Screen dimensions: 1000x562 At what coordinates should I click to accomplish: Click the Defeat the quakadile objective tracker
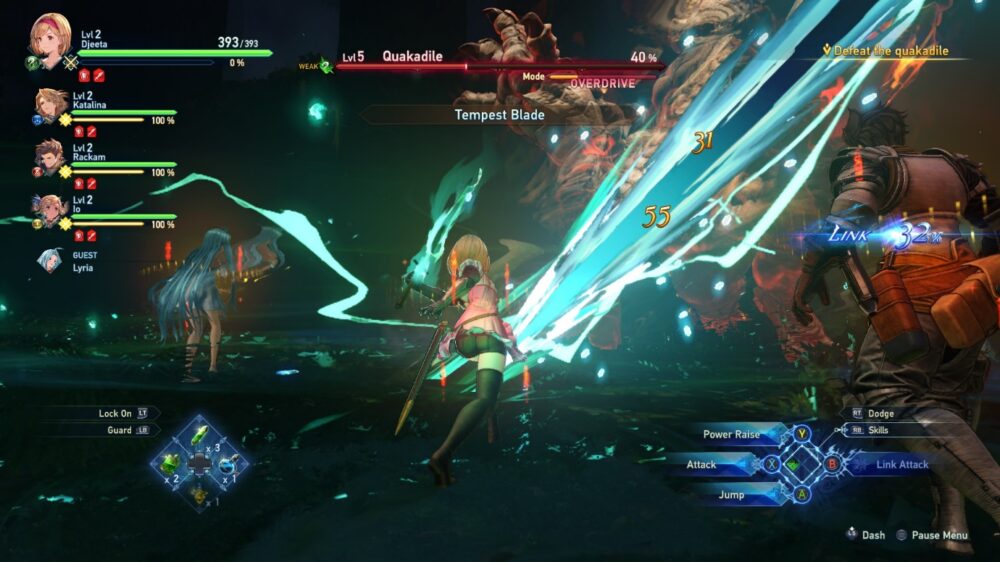coord(884,51)
